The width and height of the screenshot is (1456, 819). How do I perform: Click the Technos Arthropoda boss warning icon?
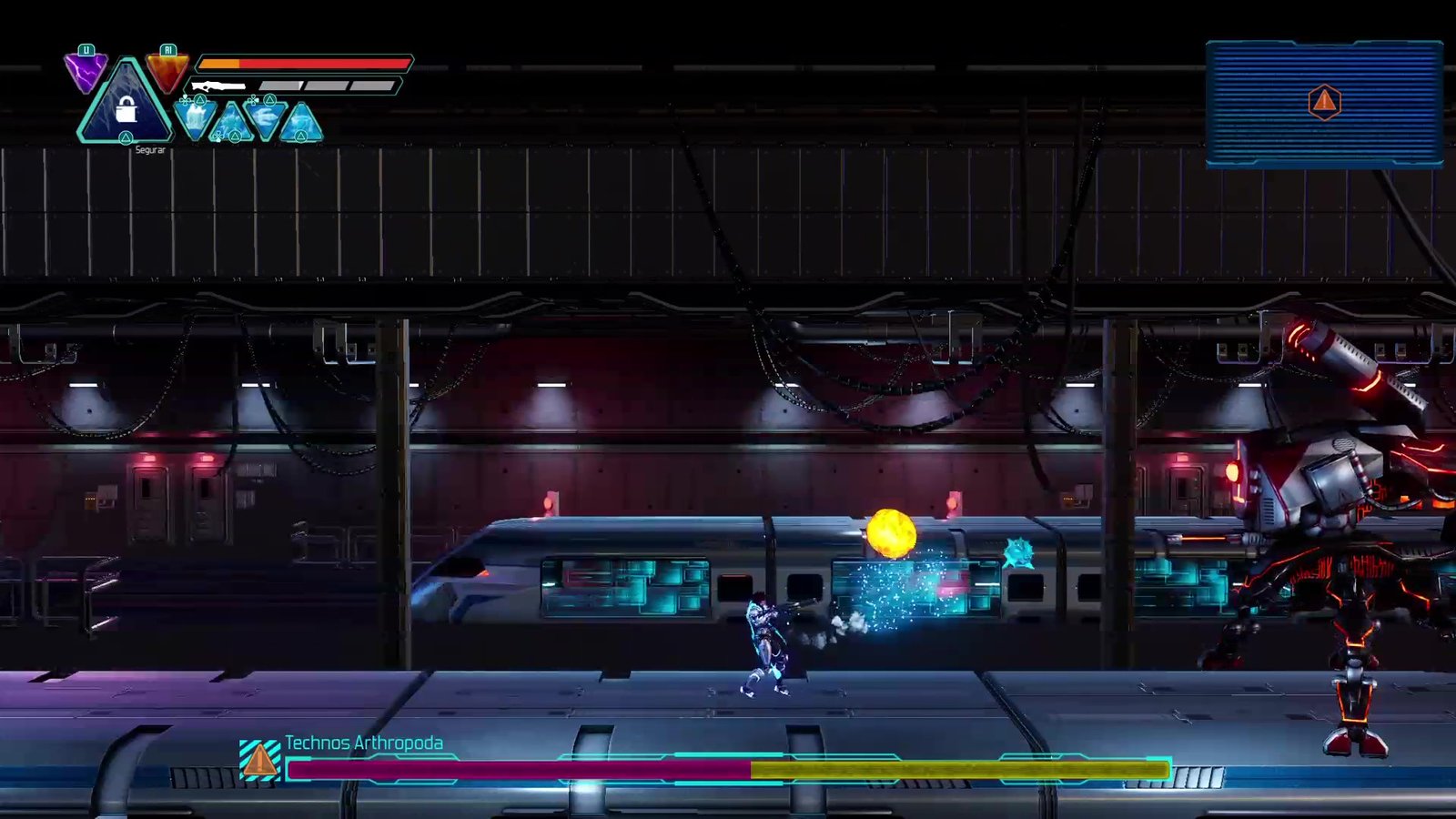259,760
